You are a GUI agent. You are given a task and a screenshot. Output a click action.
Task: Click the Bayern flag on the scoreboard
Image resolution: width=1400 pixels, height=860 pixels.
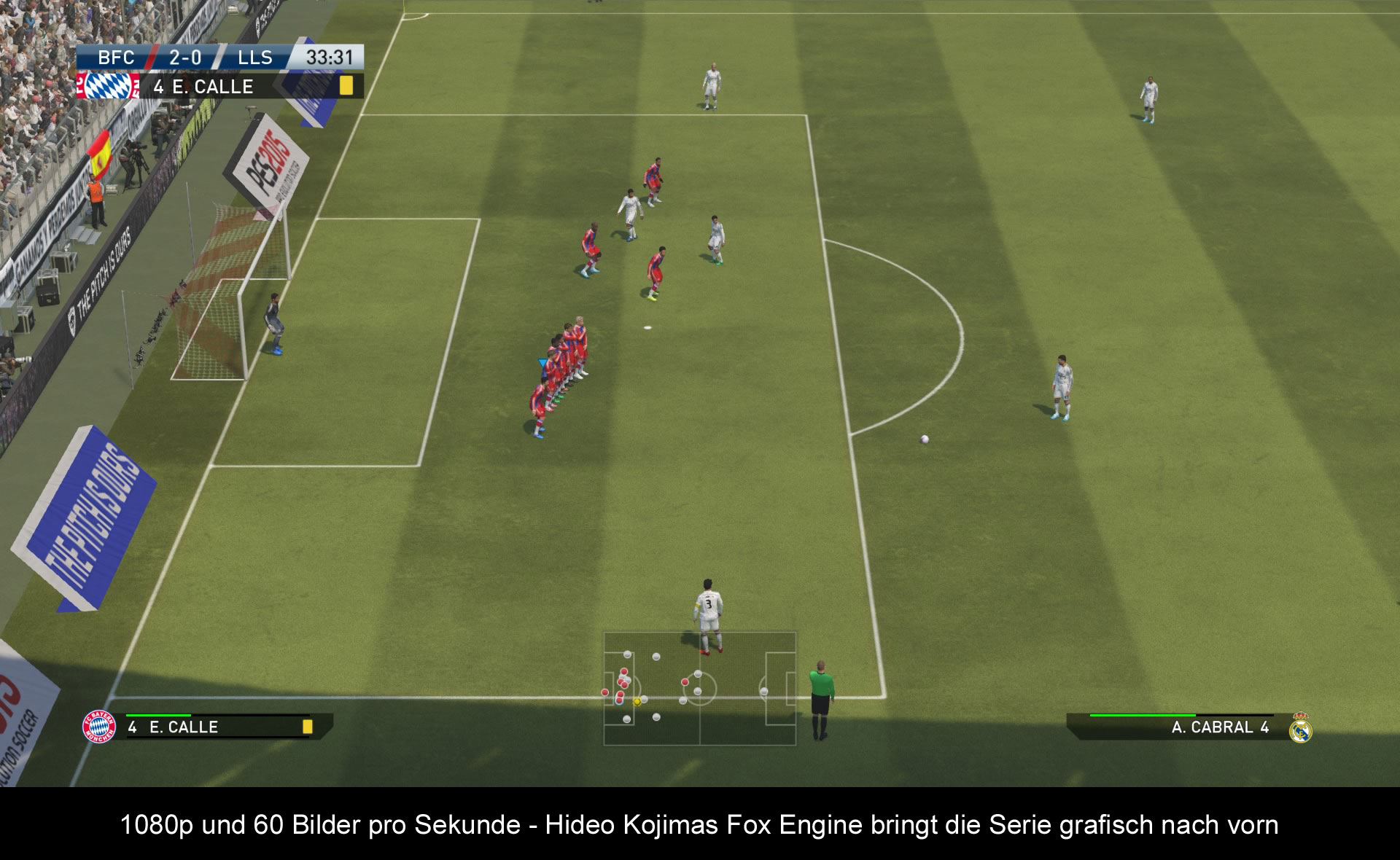click(108, 86)
